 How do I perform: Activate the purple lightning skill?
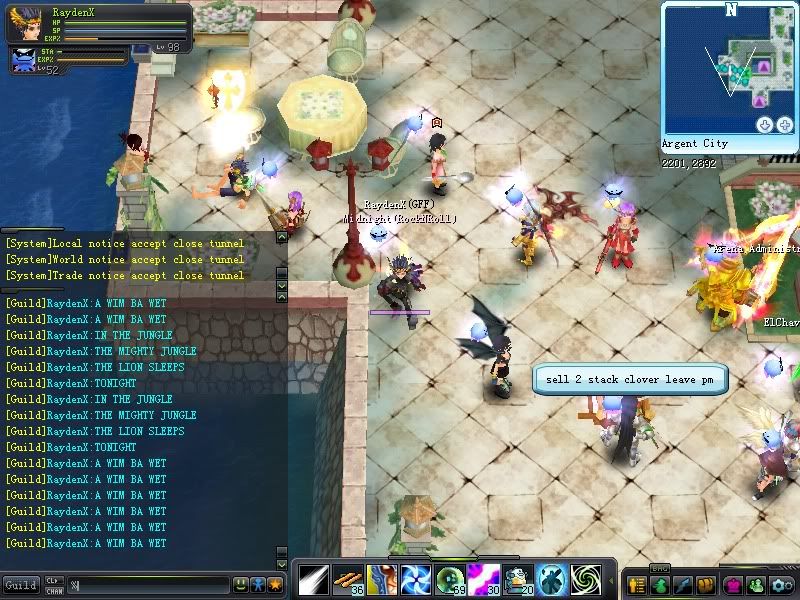[484, 580]
